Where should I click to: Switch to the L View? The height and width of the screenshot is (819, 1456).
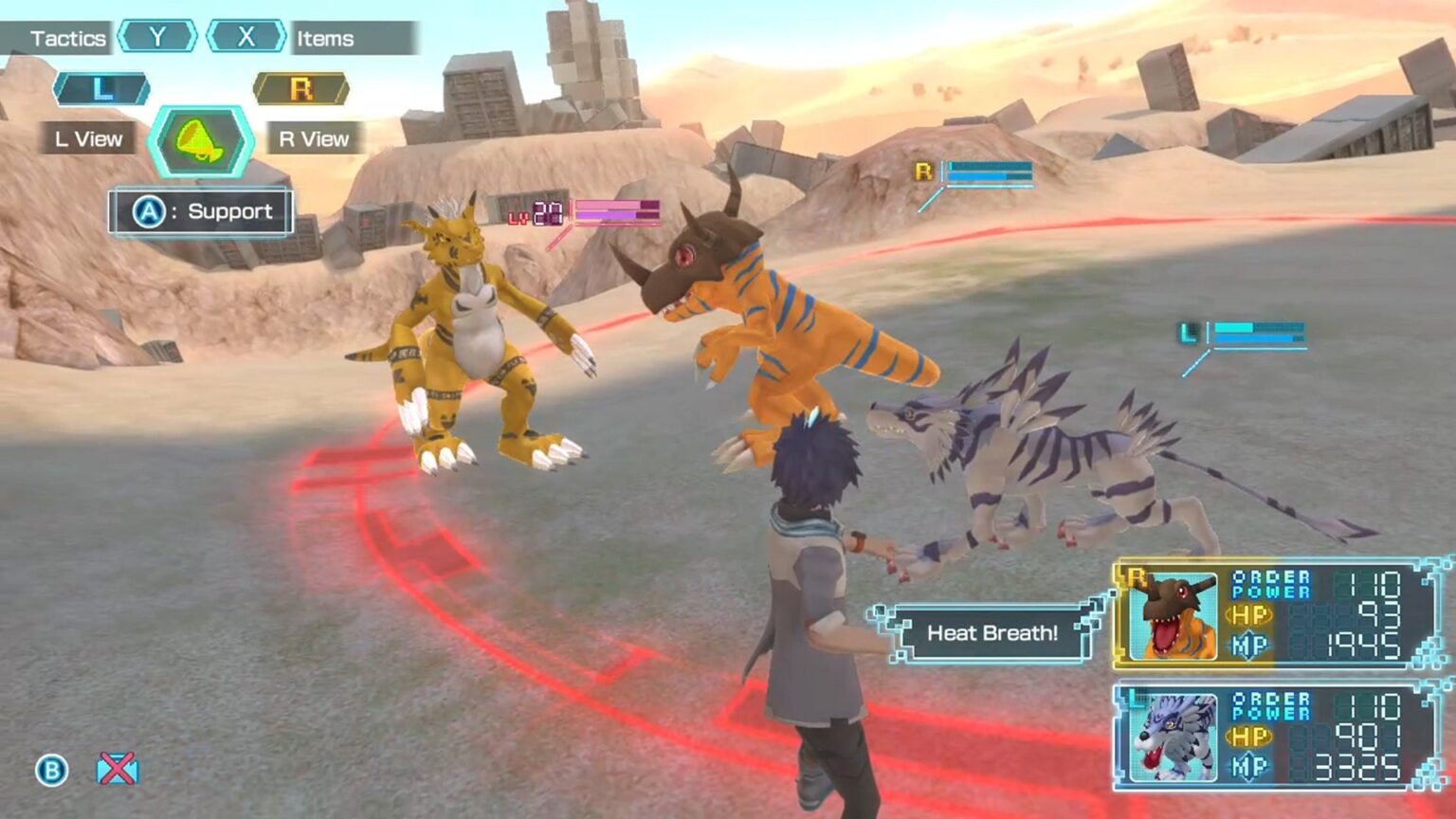(89, 138)
